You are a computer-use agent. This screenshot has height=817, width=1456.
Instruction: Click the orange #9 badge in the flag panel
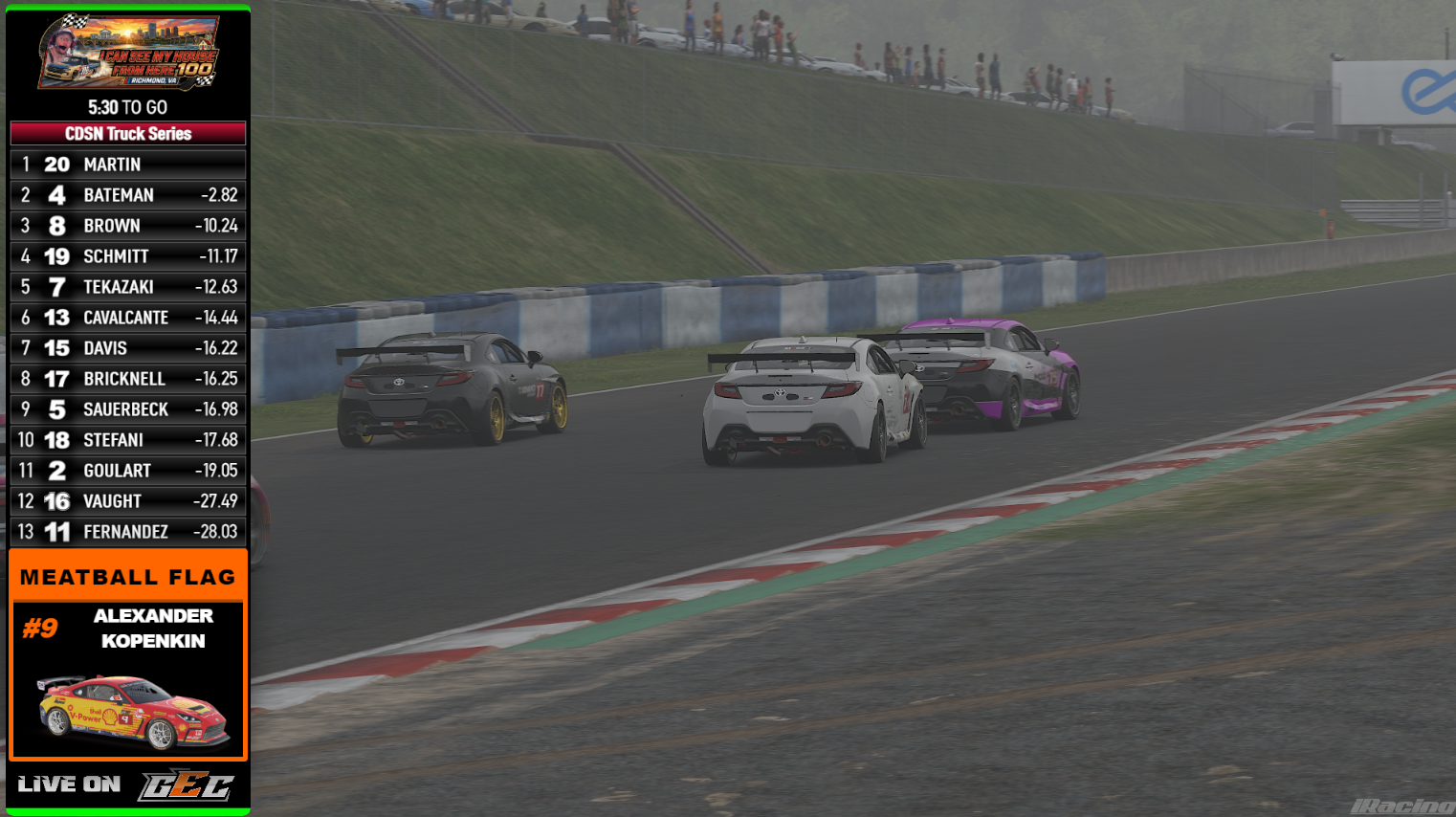tap(37, 629)
